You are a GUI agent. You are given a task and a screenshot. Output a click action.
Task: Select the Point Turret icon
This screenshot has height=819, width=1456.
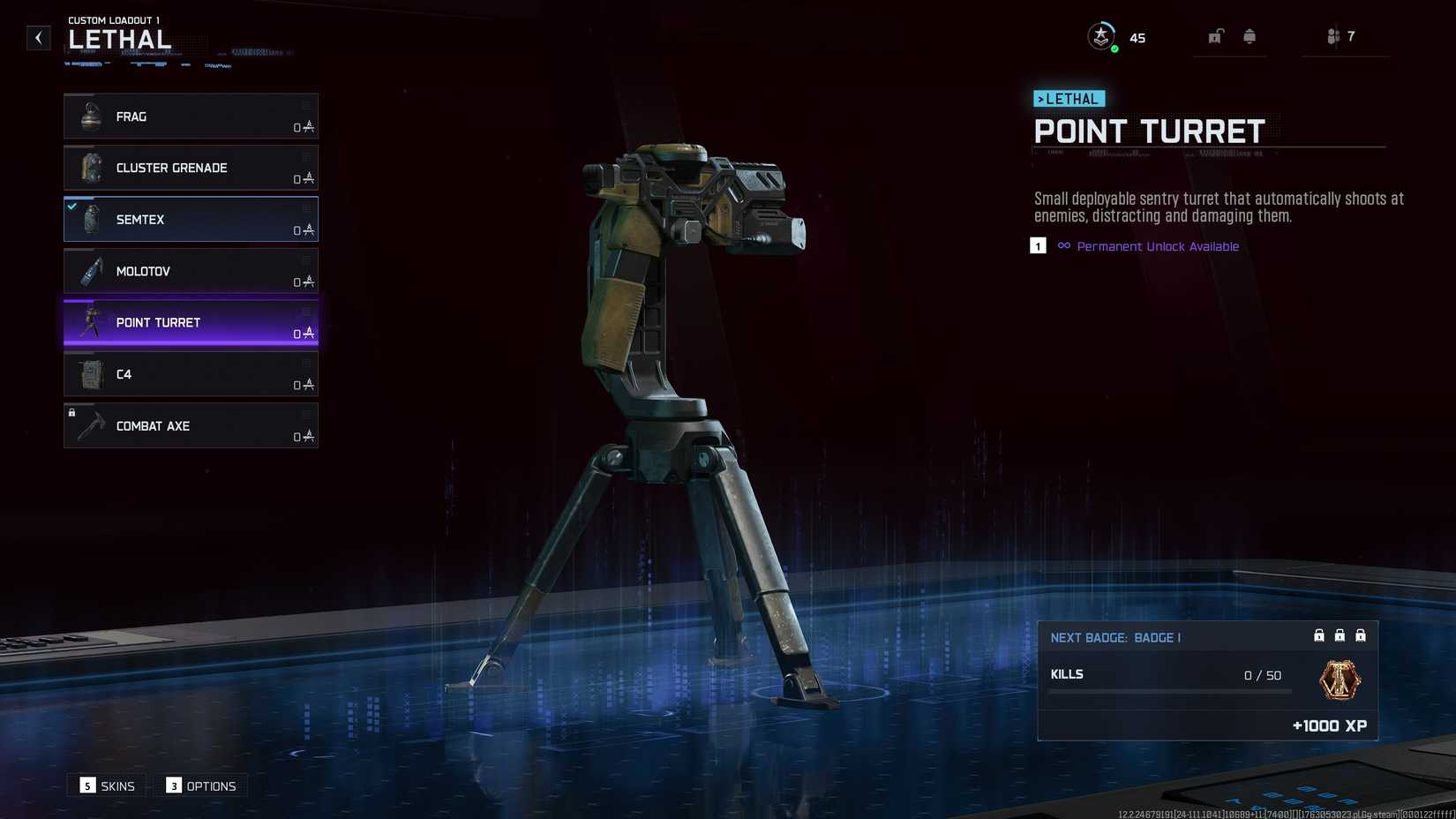pos(91,322)
